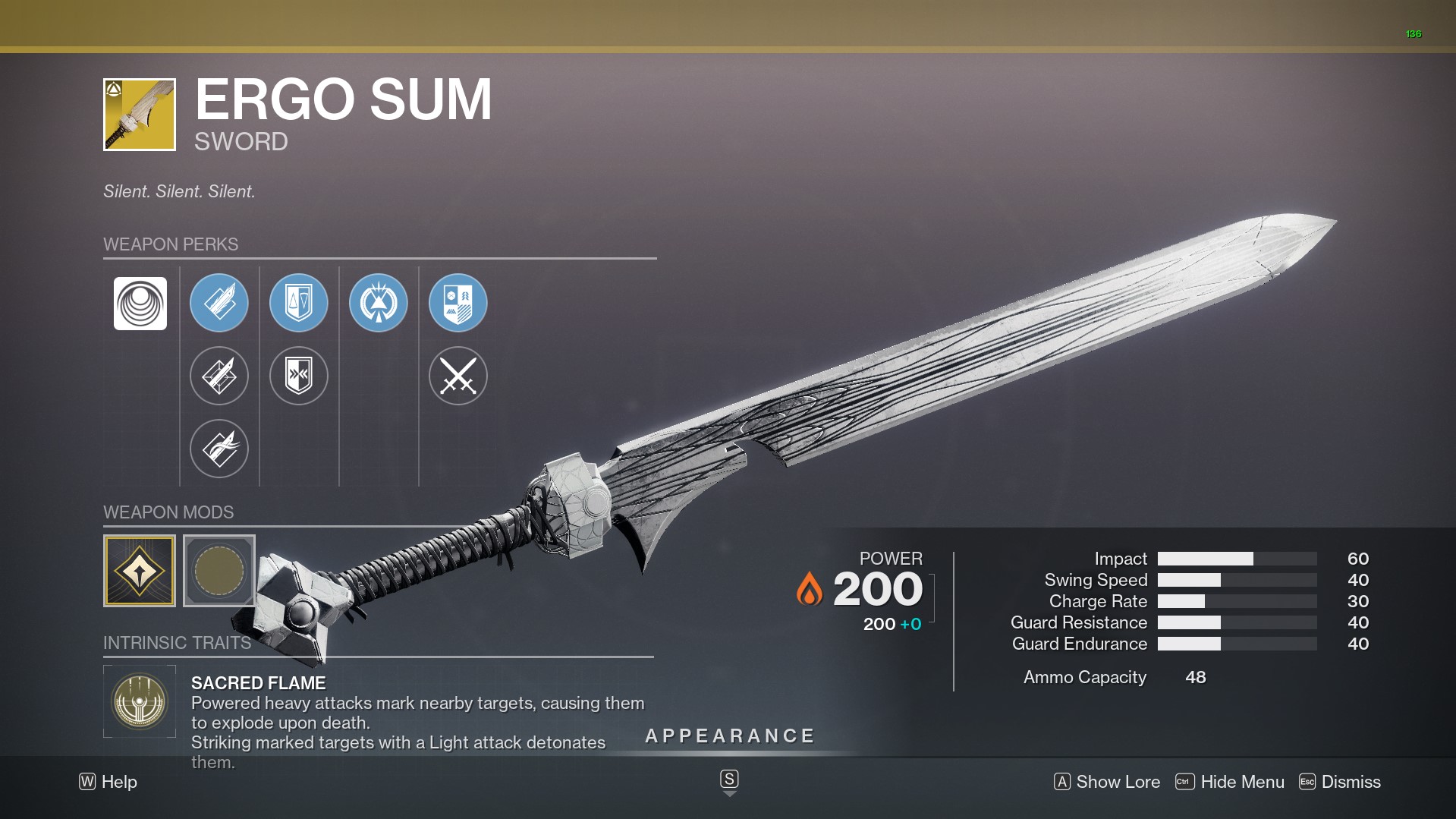Viewport: 1456px width, 819px height.
Task: Open the Help option
Action: 108,782
